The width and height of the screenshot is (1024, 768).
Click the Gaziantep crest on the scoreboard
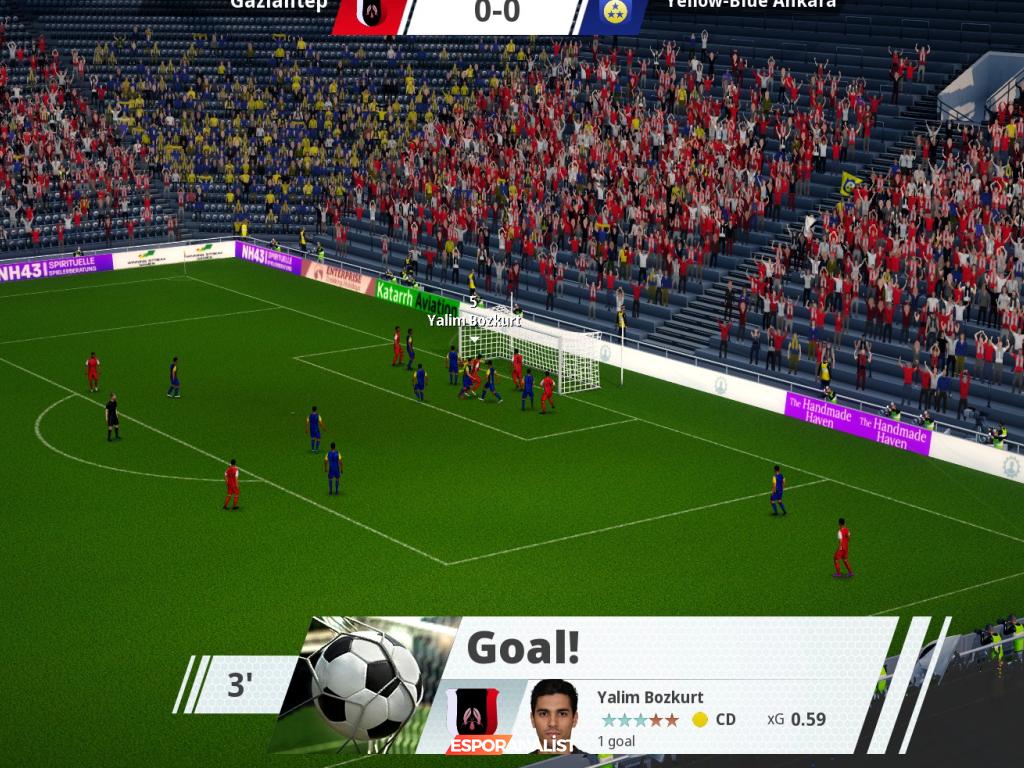coord(371,13)
